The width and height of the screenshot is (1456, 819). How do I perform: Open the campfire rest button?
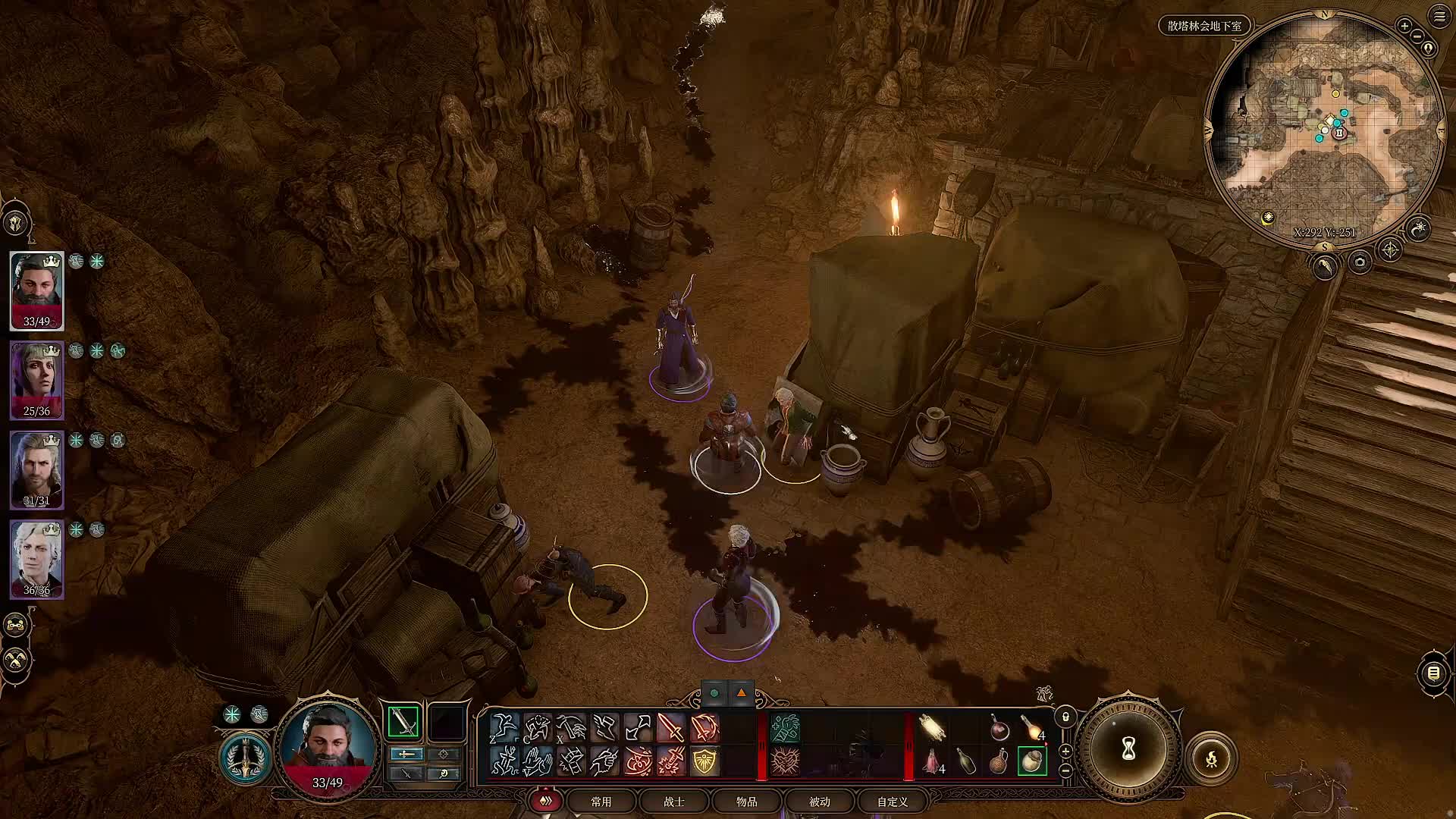point(1211,758)
